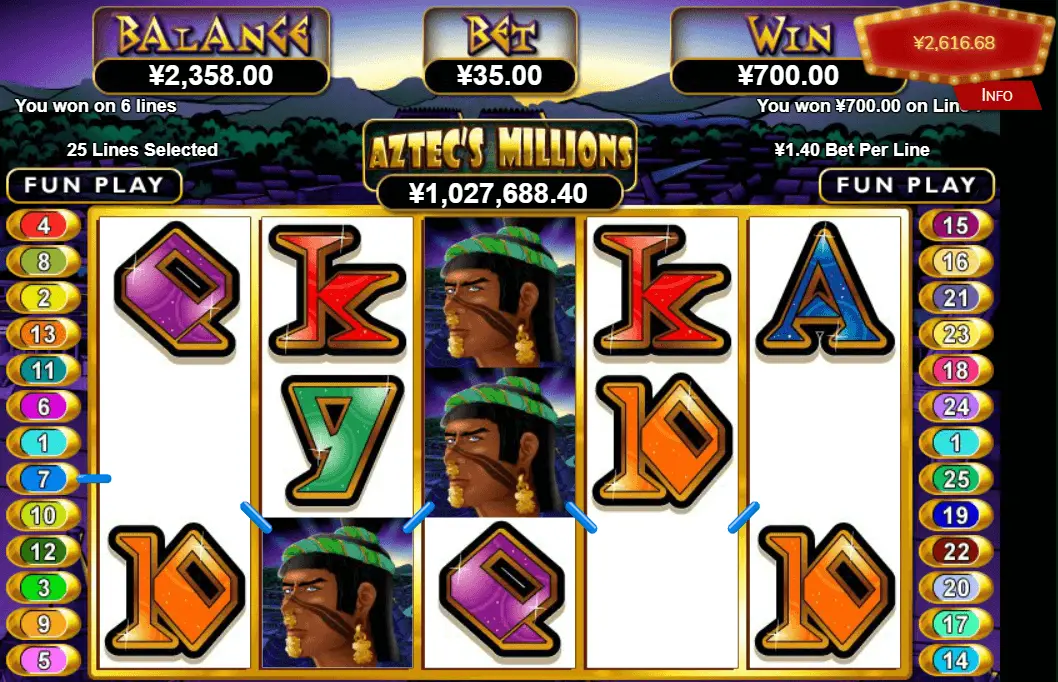Screen dimensions: 1058x682
Task: Activate payline 23
Action: click(956, 334)
